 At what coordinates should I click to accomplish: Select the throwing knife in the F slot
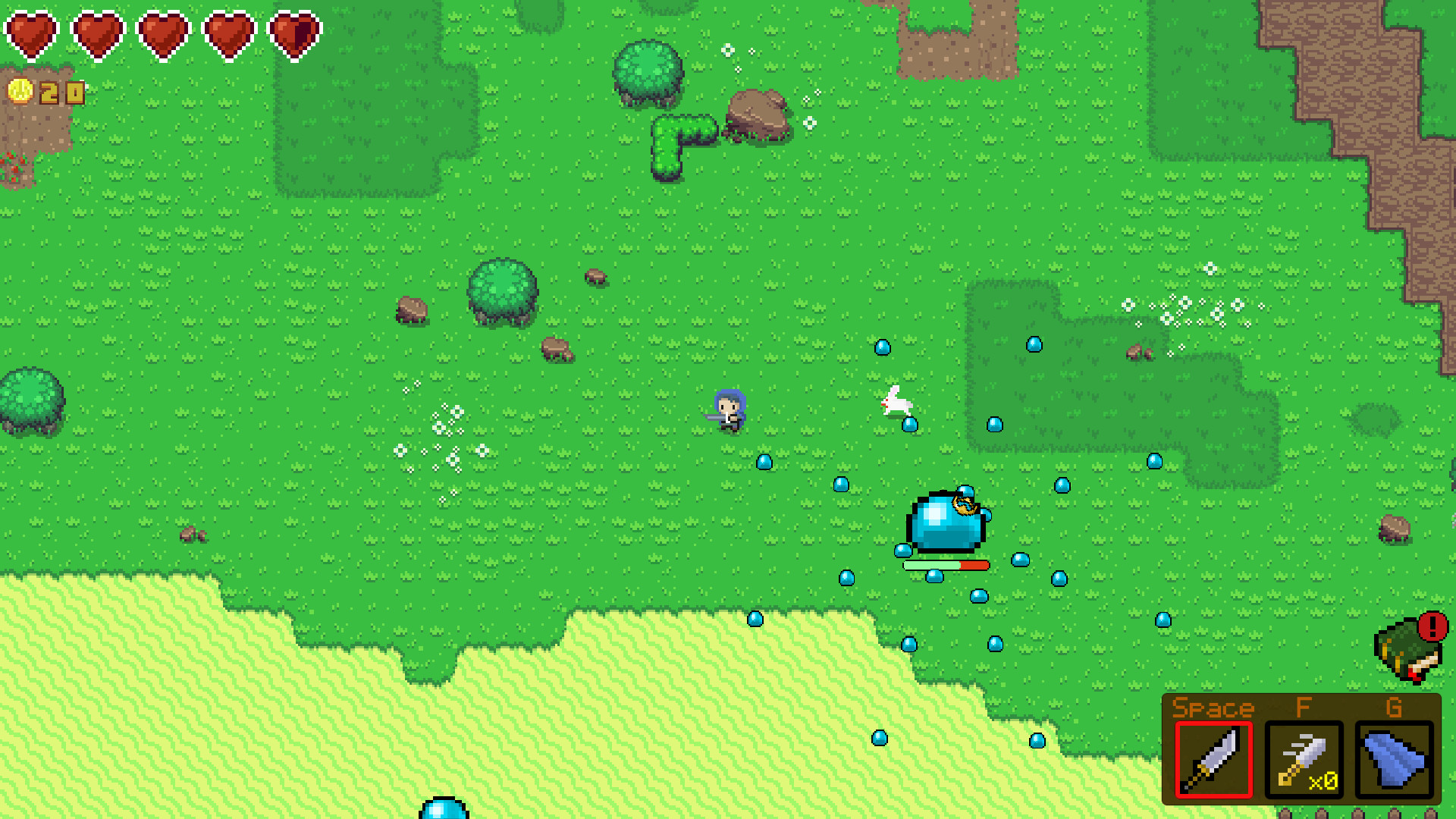coord(1303,758)
